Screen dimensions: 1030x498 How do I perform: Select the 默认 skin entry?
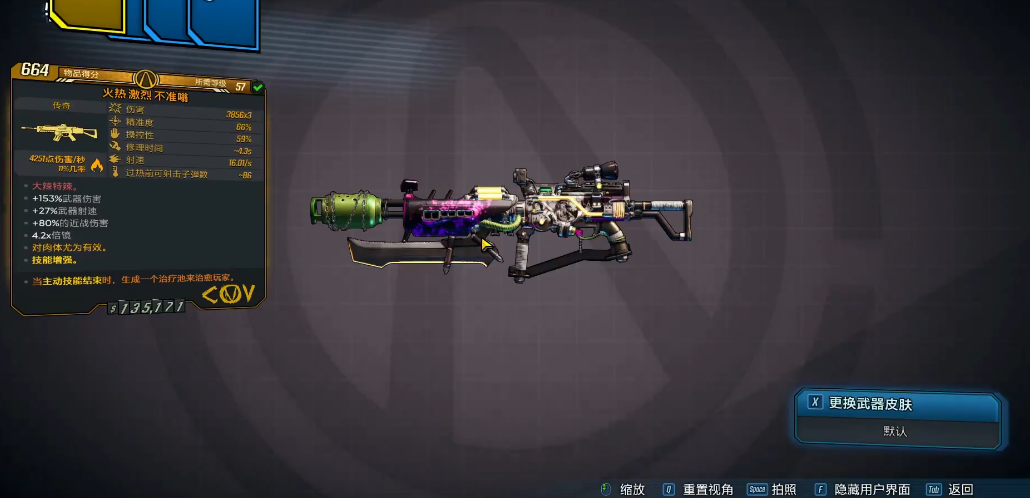point(897,431)
